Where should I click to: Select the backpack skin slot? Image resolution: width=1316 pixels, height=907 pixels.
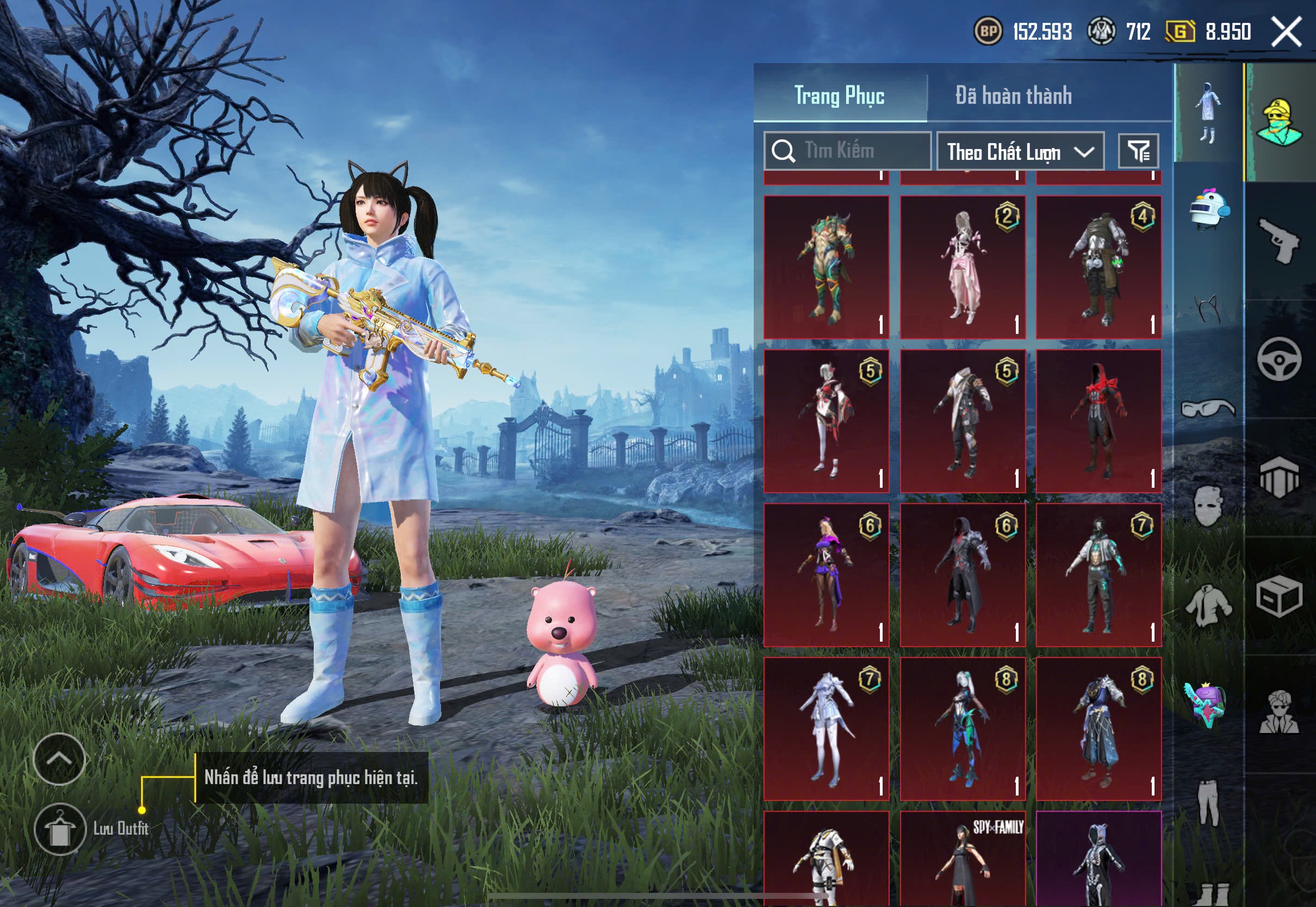point(1206,704)
